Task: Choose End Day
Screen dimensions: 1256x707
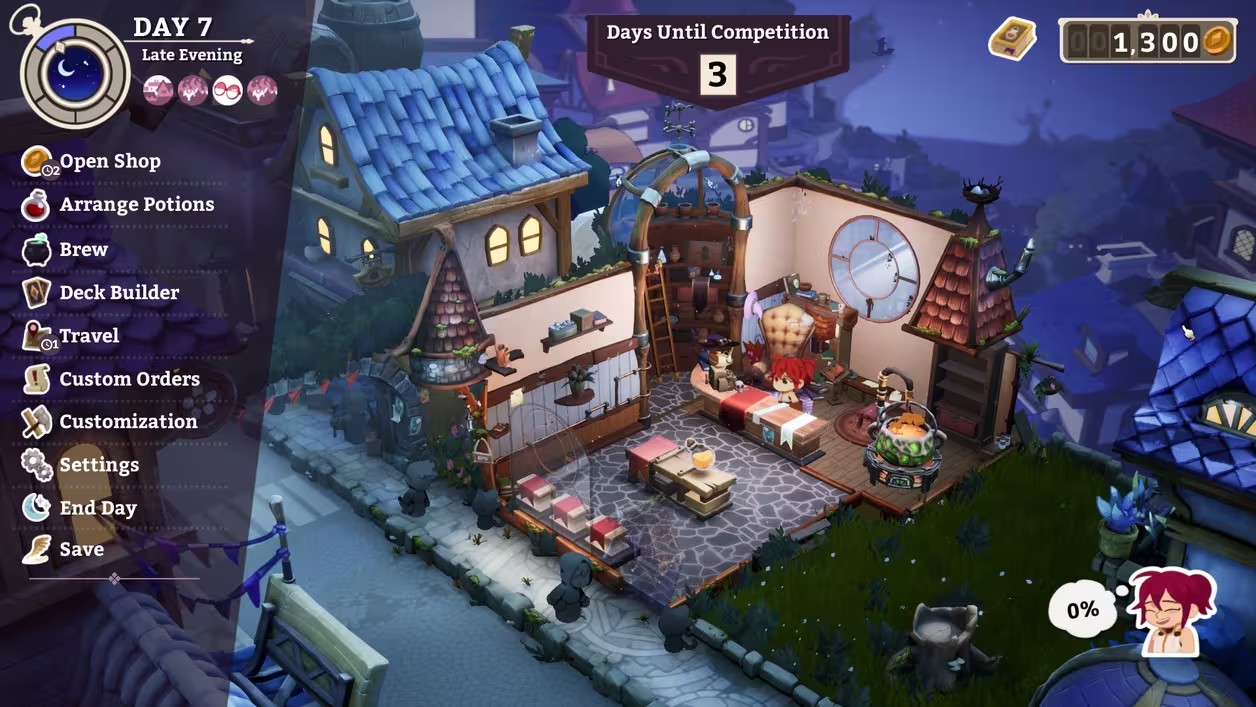Action: click(97, 508)
